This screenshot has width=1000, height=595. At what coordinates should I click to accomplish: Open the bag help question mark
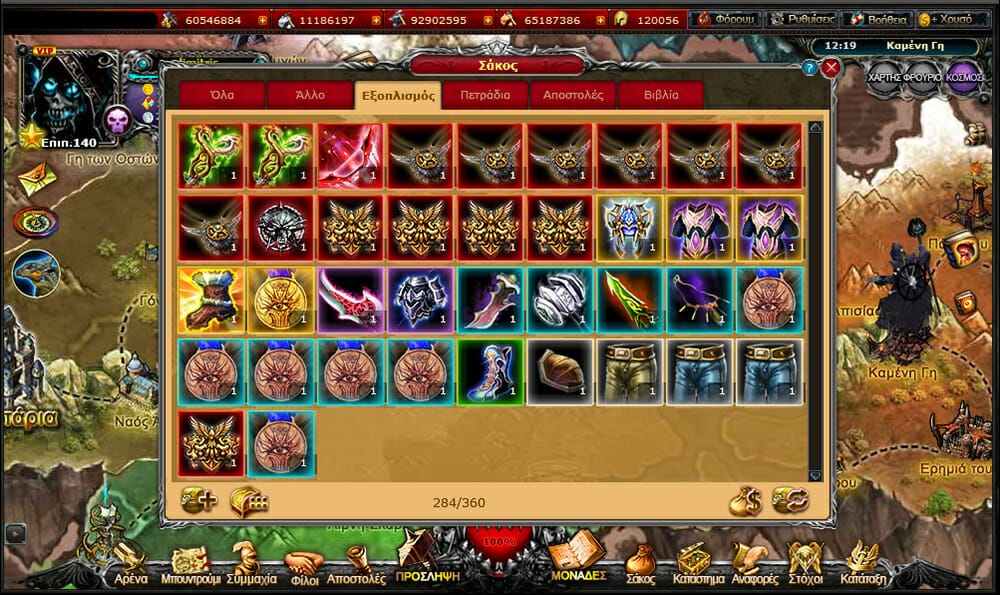809,68
